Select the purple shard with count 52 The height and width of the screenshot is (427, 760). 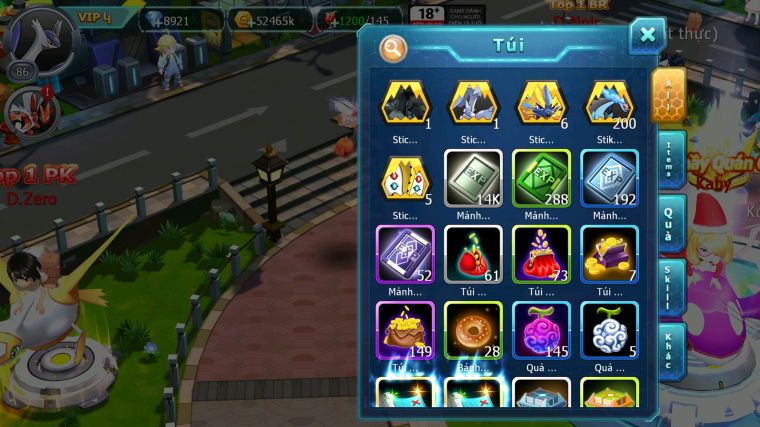point(405,254)
